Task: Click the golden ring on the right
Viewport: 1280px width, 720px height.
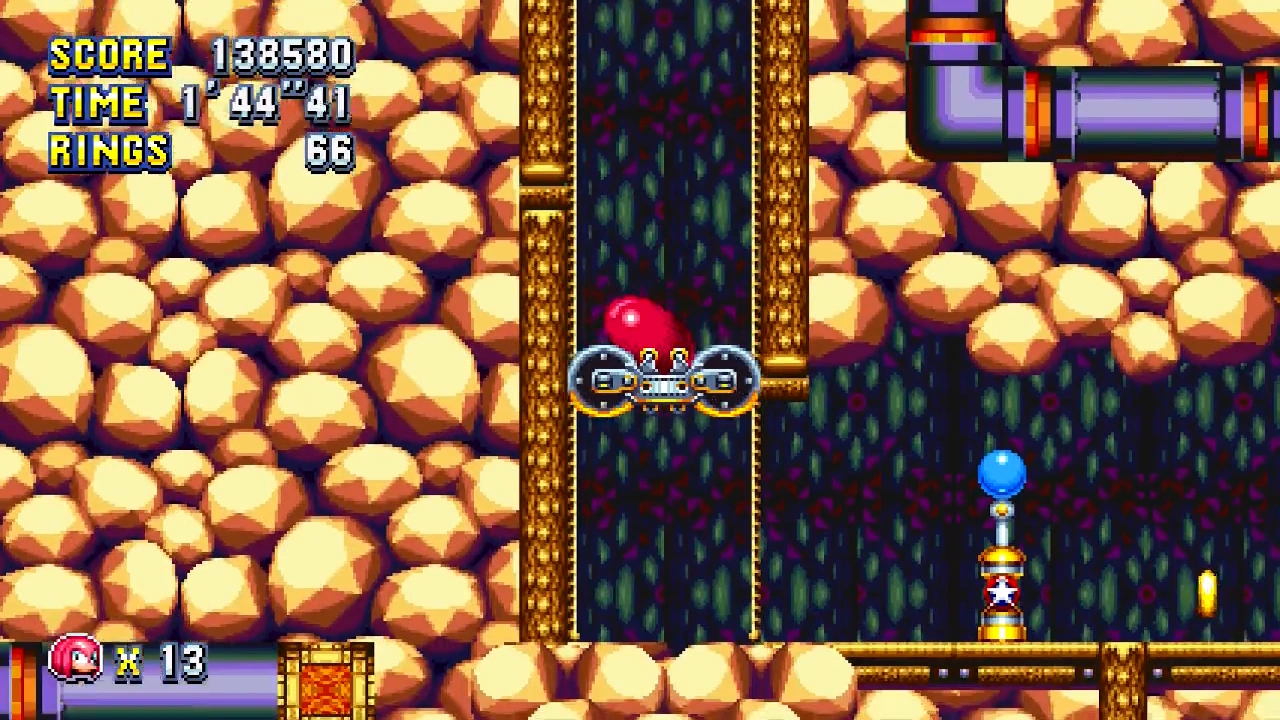Action: 1207,595
